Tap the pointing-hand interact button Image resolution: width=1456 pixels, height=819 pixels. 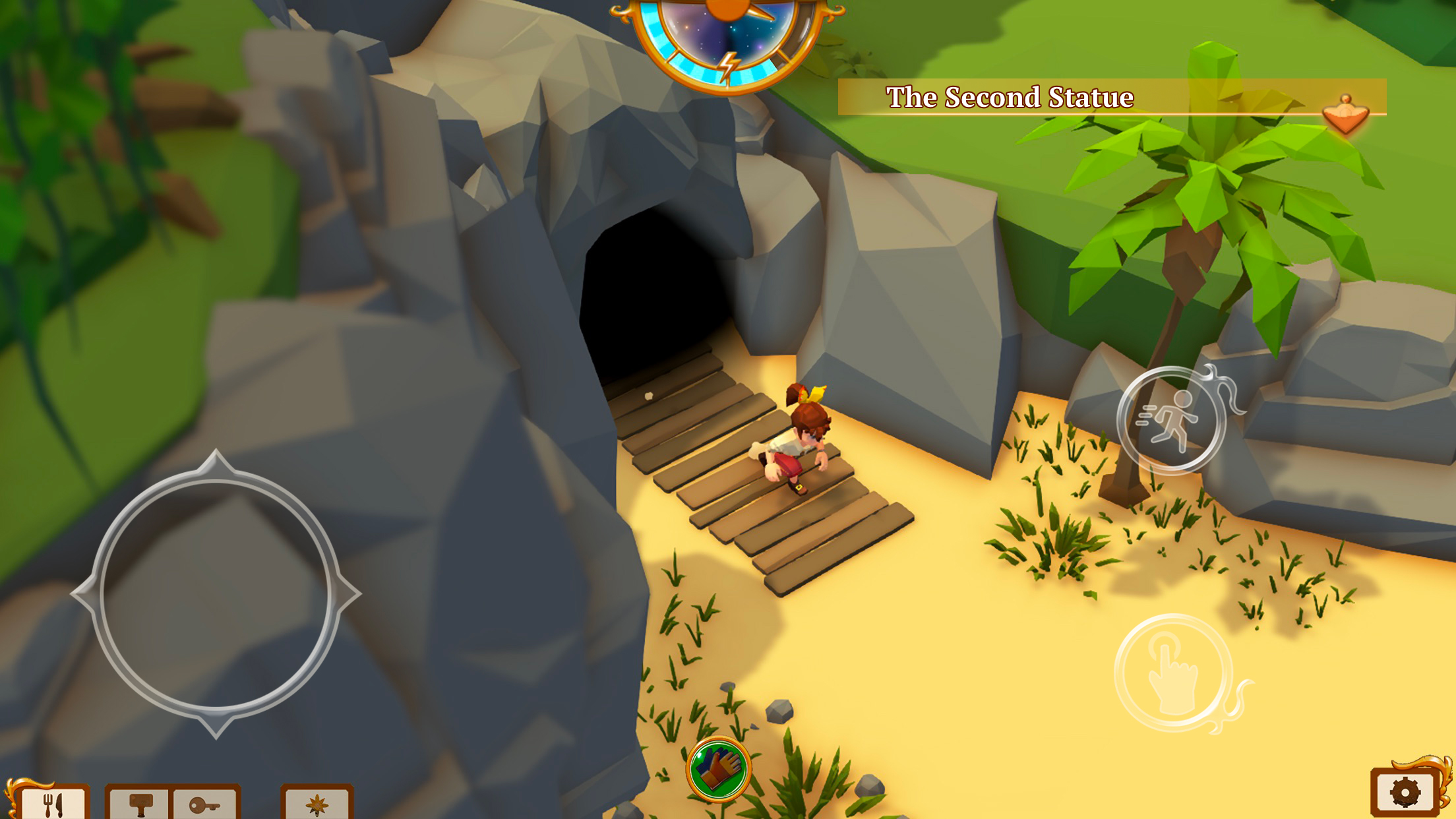tap(1173, 673)
